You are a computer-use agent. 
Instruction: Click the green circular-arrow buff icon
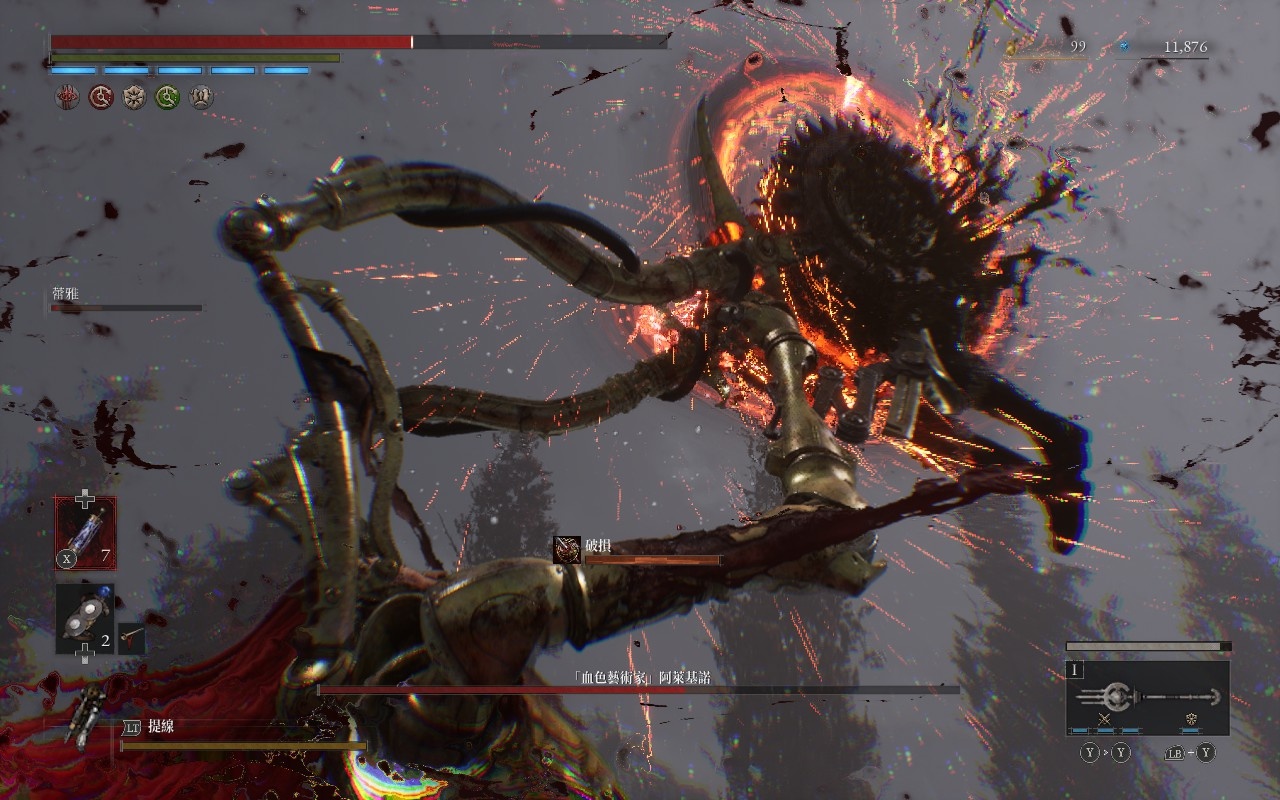(x=168, y=97)
